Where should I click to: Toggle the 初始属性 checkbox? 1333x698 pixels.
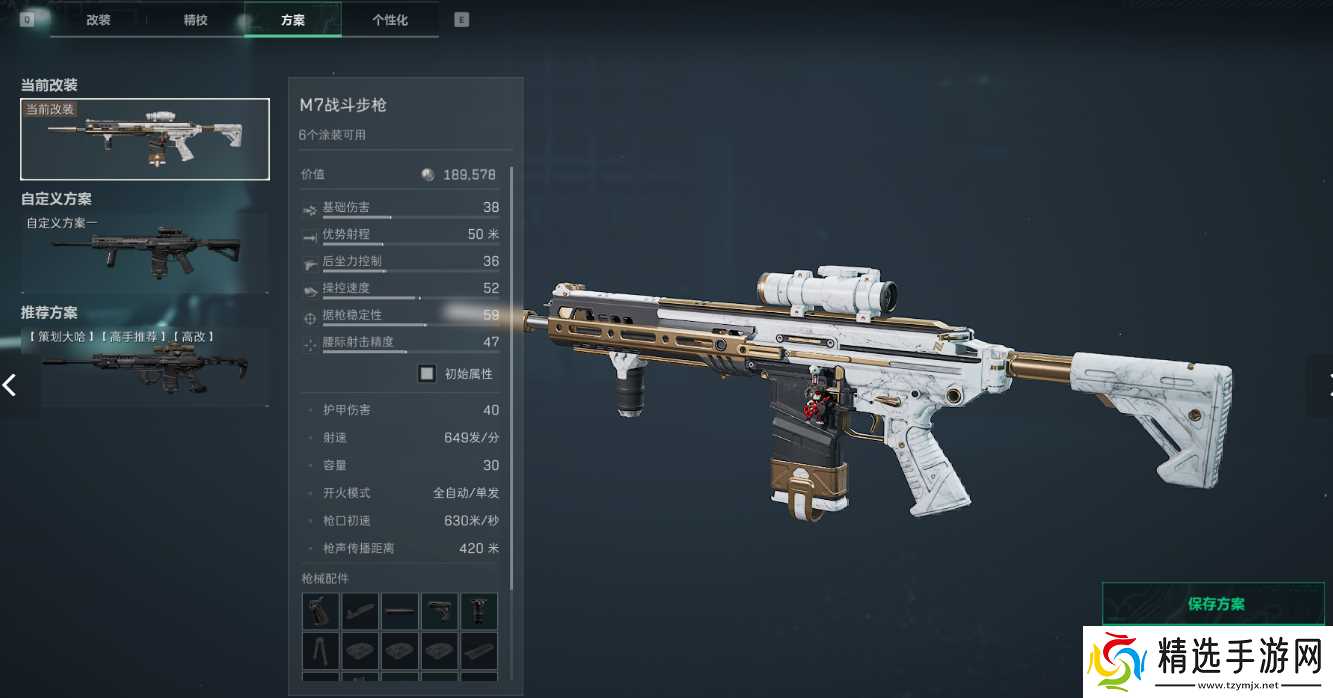(x=427, y=374)
